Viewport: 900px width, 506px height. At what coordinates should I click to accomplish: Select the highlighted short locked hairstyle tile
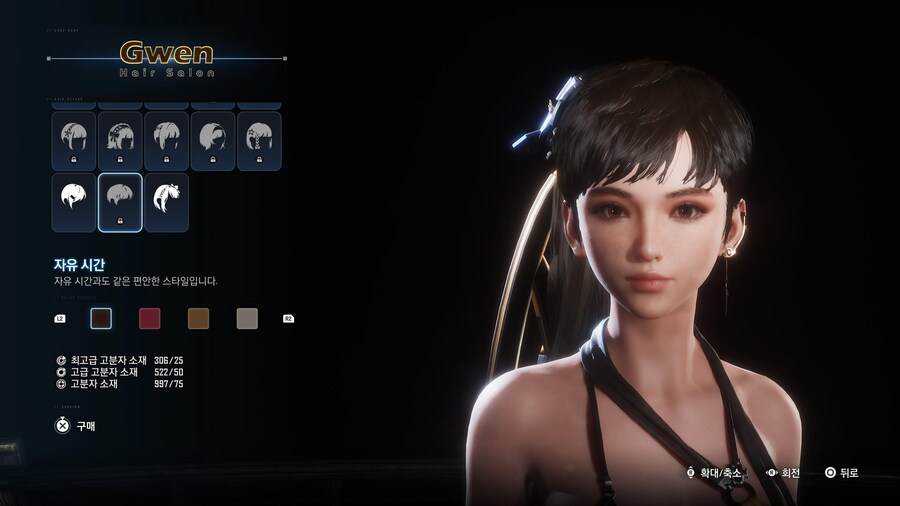(120, 202)
